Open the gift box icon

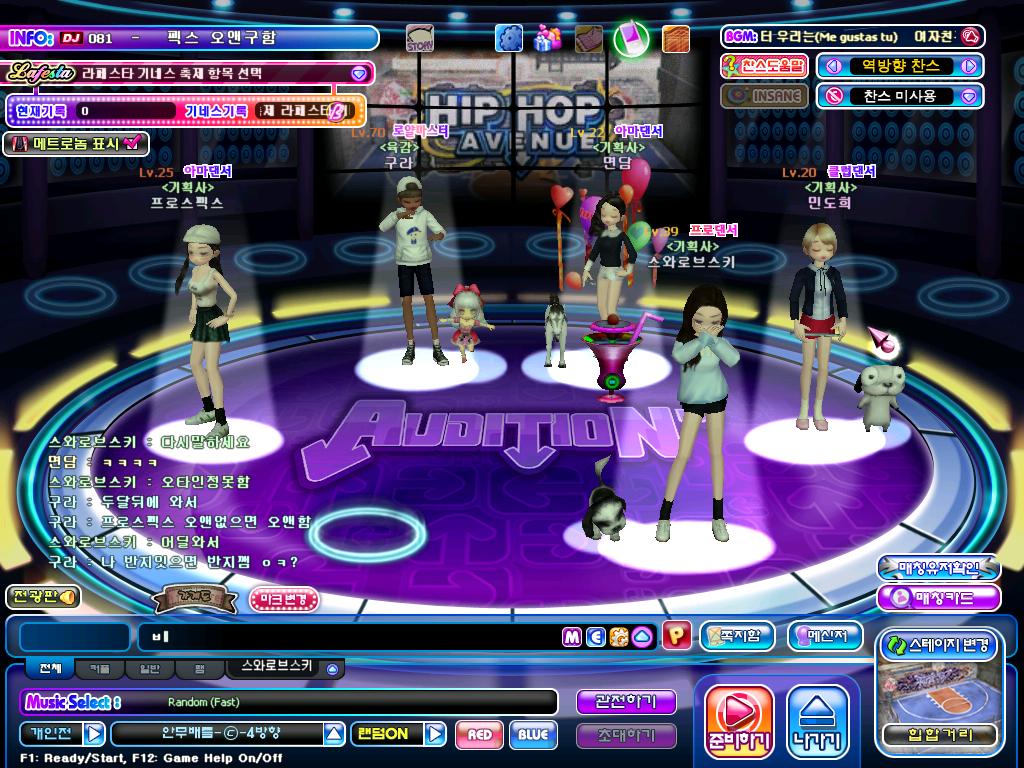(547, 39)
